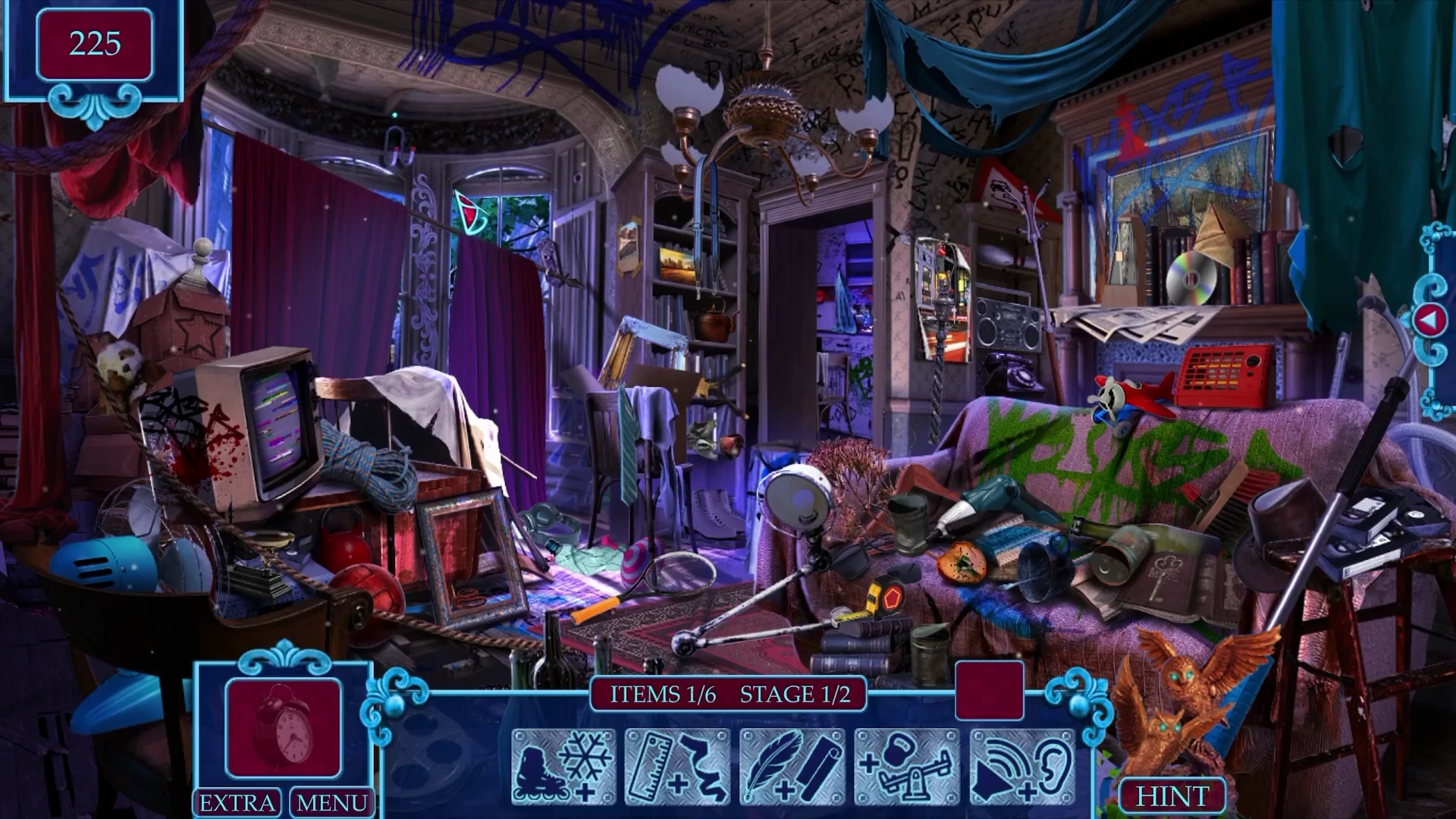The height and width of the screenshot is (819, 1456).
Task: Use the HINT button
Action: (1172, 796)
